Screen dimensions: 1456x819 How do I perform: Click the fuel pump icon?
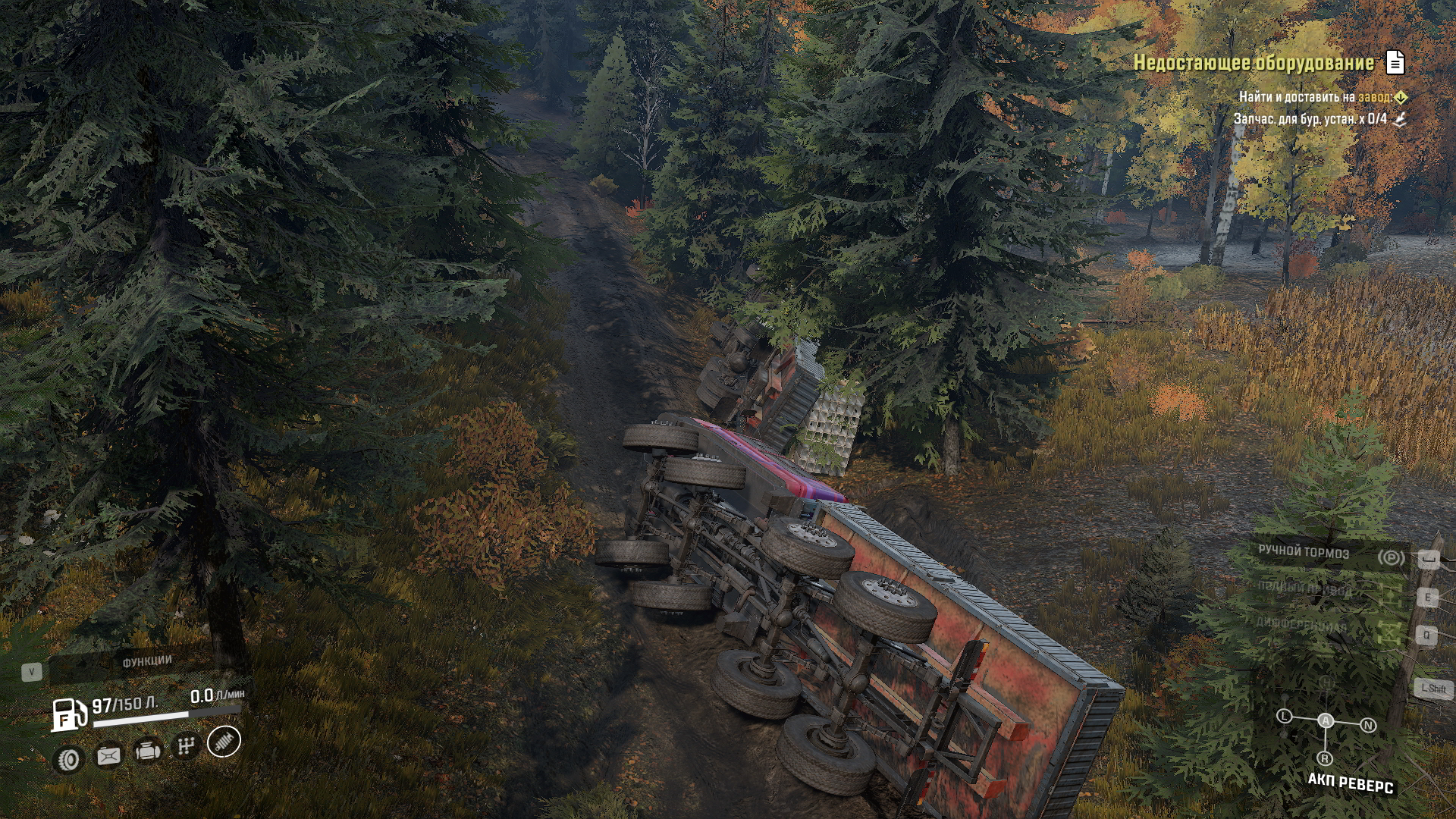tap(68, 714)
